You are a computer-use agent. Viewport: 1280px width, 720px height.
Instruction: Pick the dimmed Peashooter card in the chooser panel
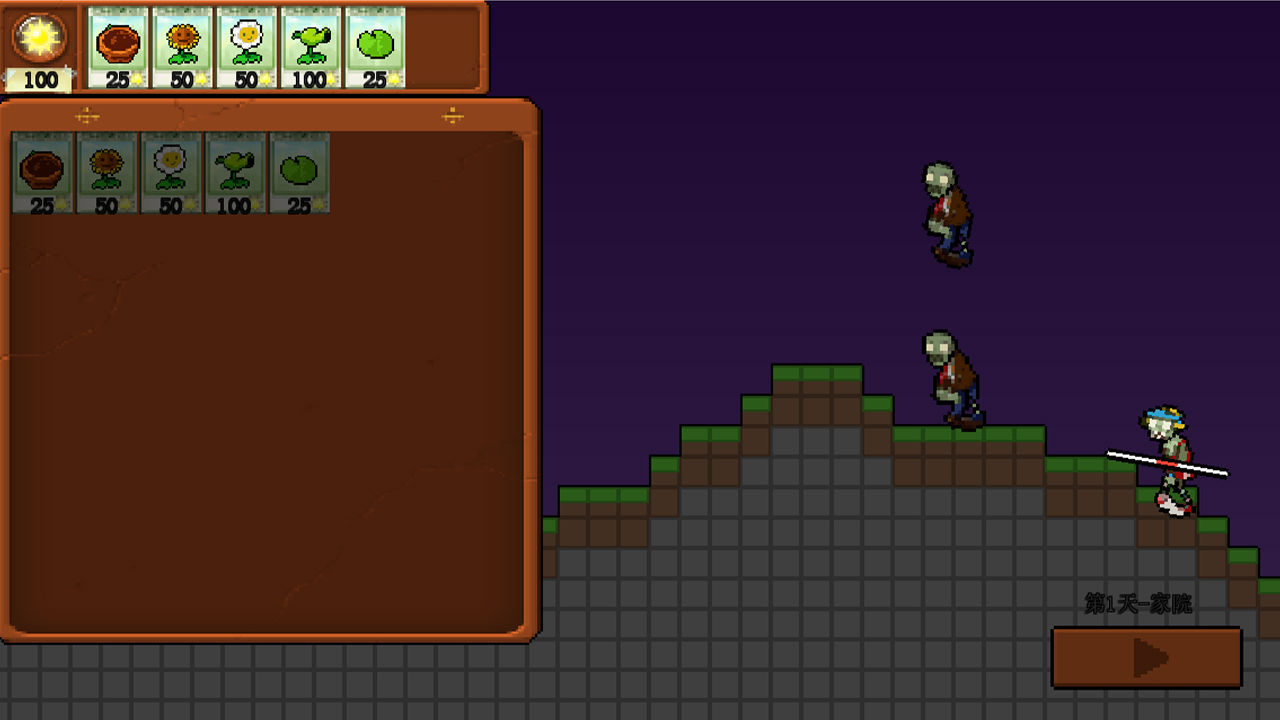click(234, 173)
